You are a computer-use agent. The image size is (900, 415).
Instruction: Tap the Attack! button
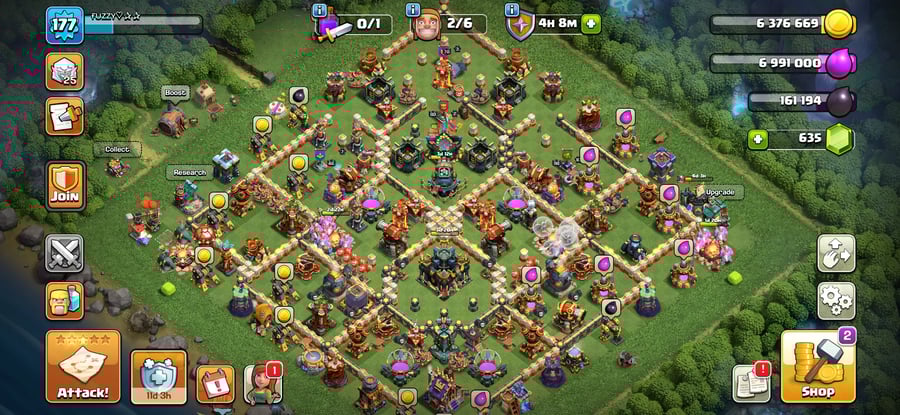[x=83, y=367]
